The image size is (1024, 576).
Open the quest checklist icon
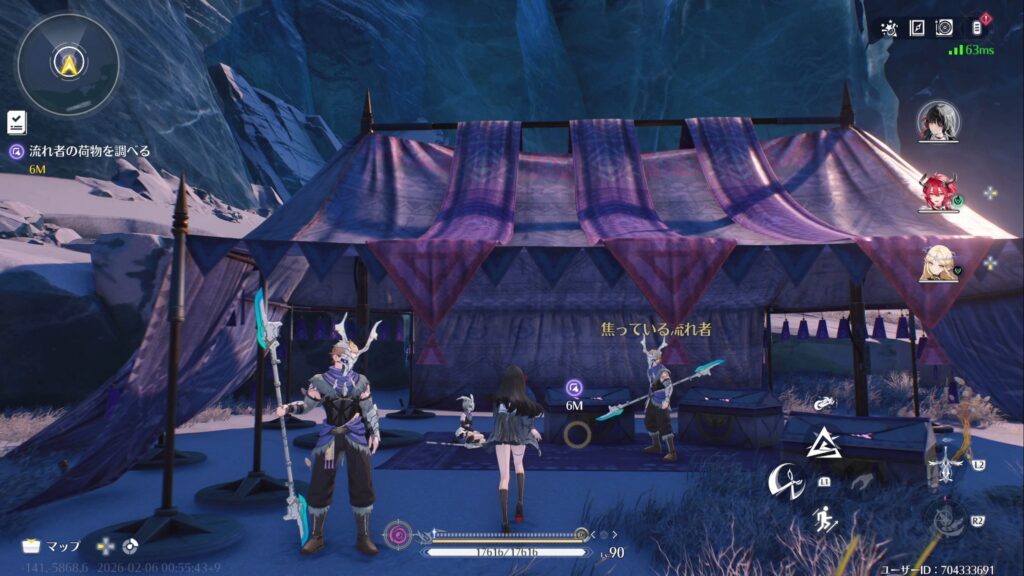coord(16,122)
